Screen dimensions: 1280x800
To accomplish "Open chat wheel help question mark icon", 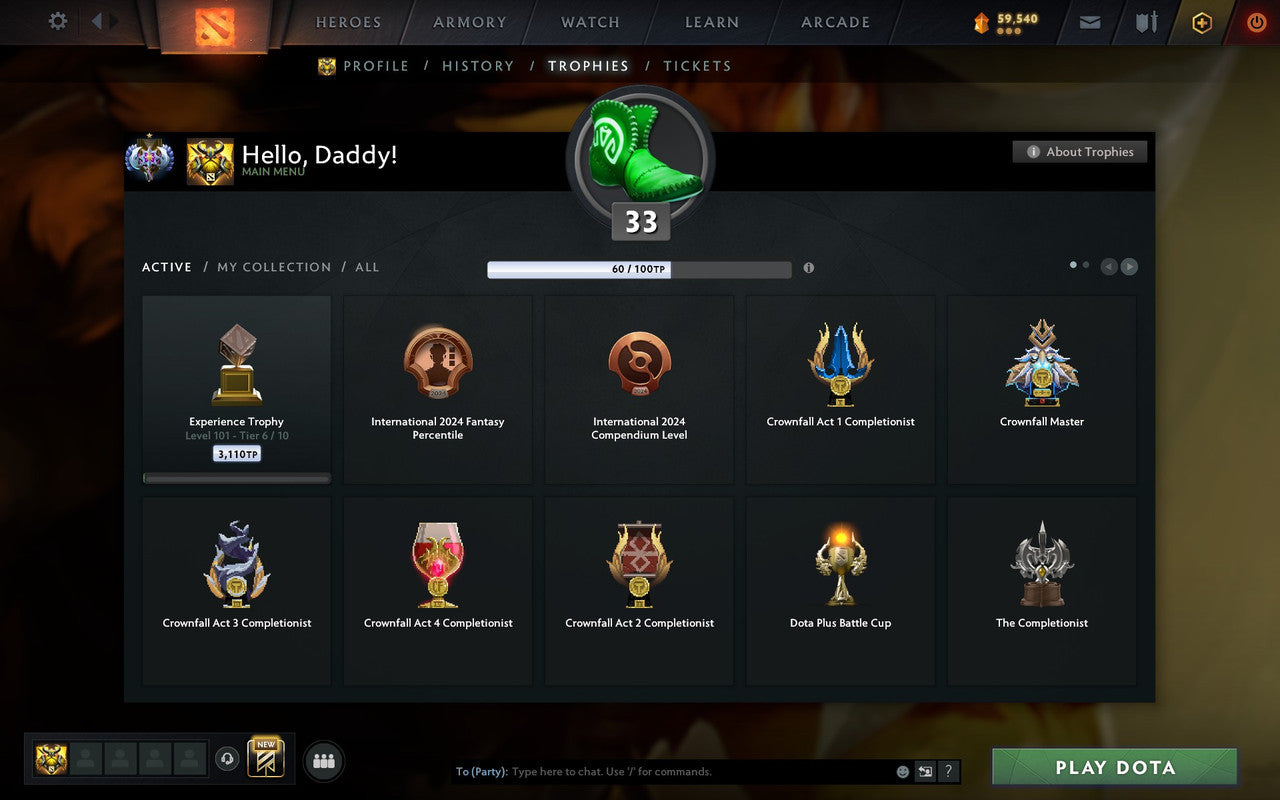I will click(948, 771).
